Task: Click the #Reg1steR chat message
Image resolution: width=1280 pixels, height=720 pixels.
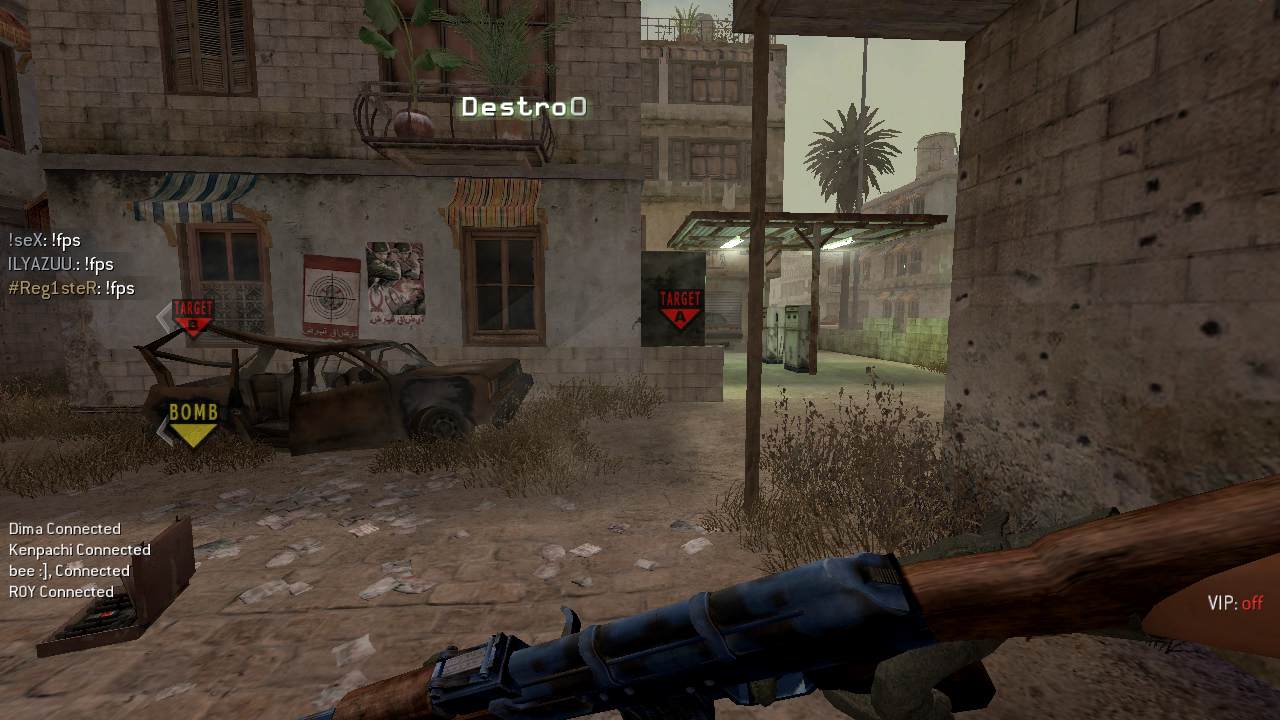Action: [71, 288]
